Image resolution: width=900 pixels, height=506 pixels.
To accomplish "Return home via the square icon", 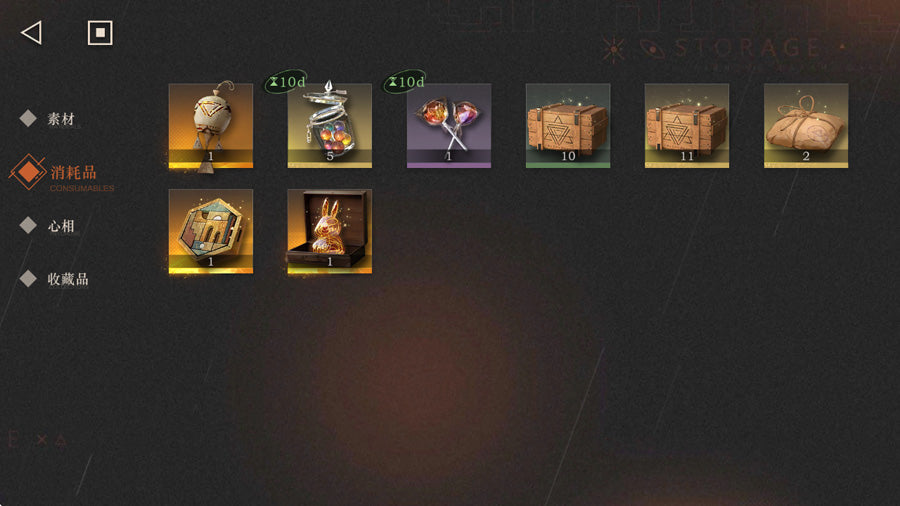I will (100, 33).
